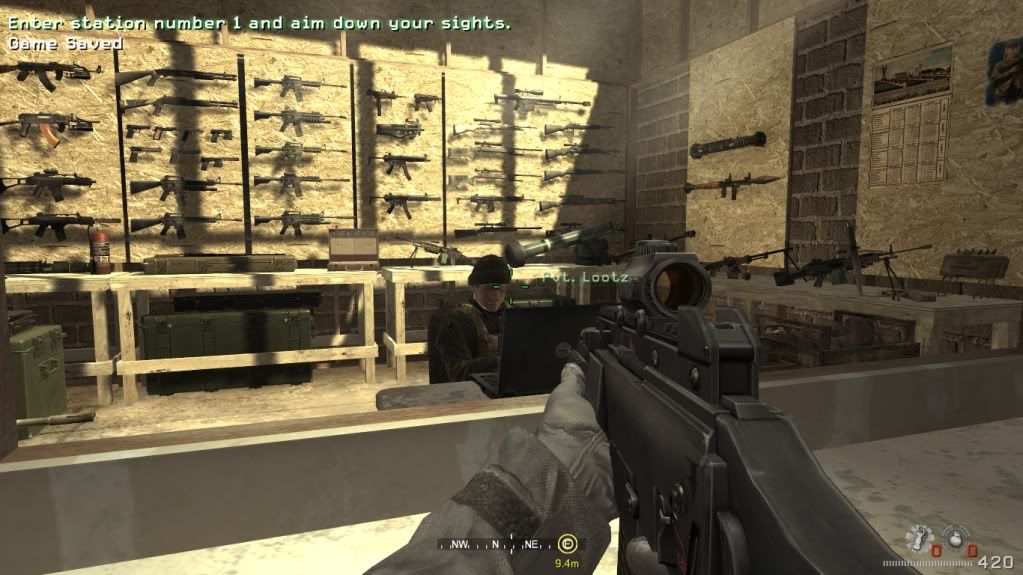The image size is (1023, 575).
Task: Select the flashbang grenade icon
Action: coord(918,537)
